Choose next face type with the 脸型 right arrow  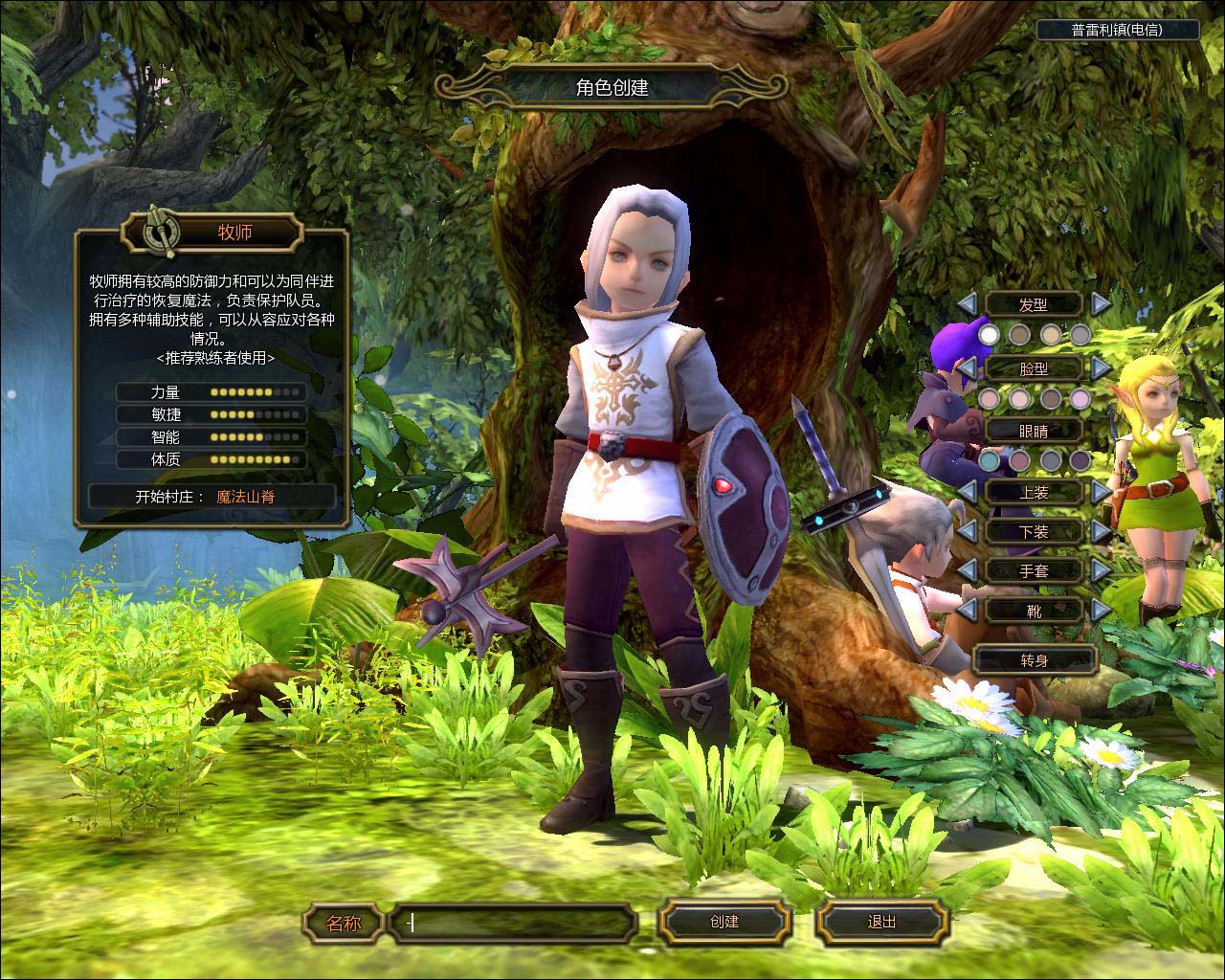coord(1102,367)
